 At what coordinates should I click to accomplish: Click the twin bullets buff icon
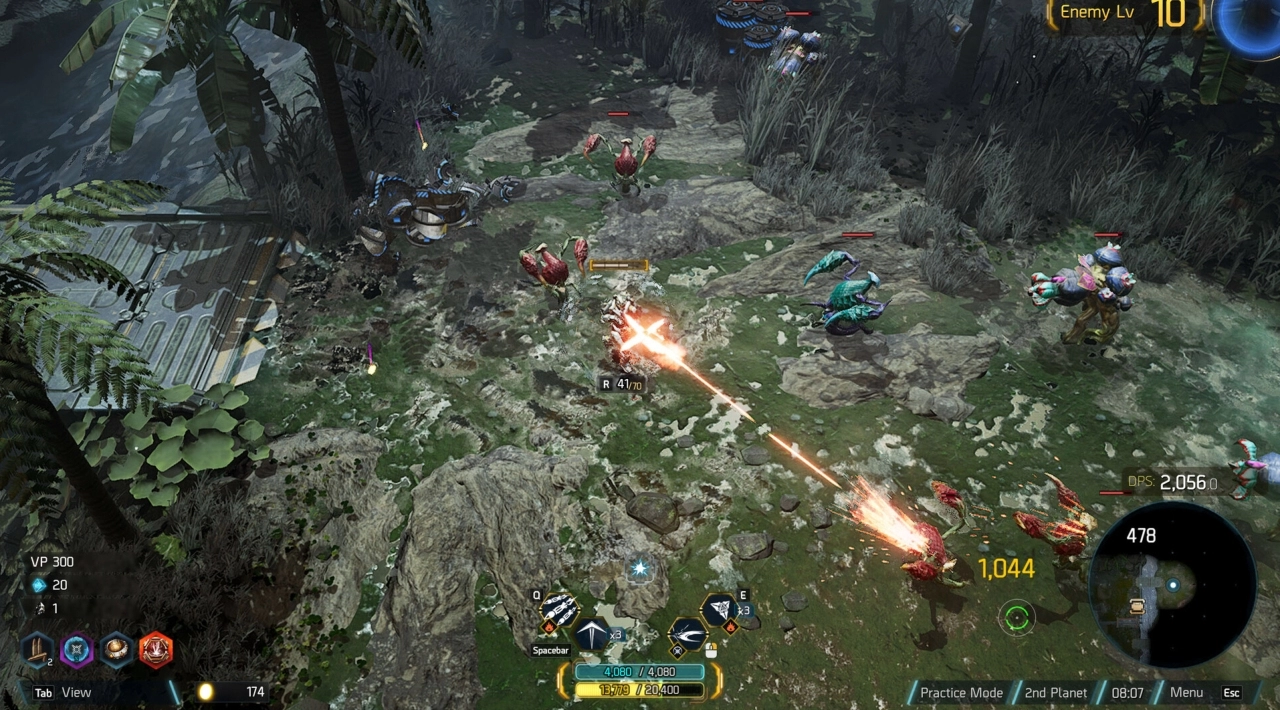[x=38, y=650]
